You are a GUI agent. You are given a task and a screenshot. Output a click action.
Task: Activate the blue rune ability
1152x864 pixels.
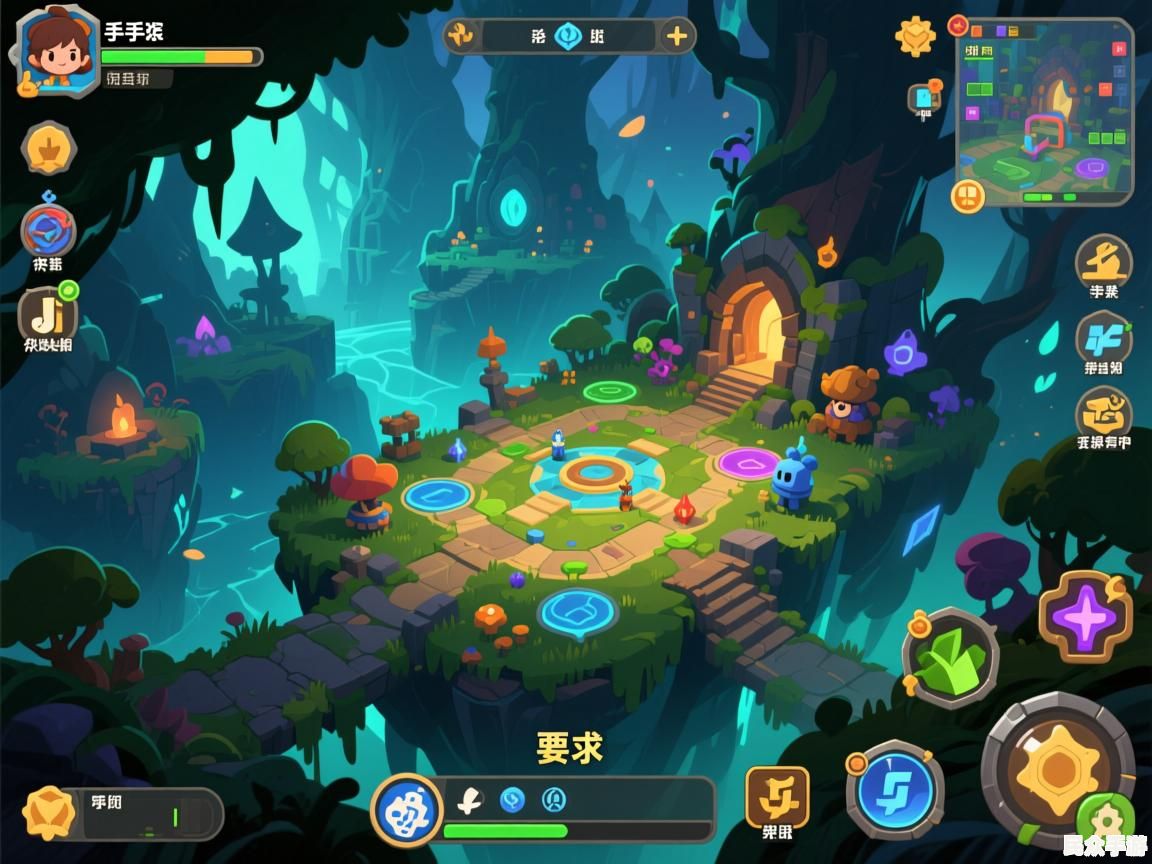(895, 790)
